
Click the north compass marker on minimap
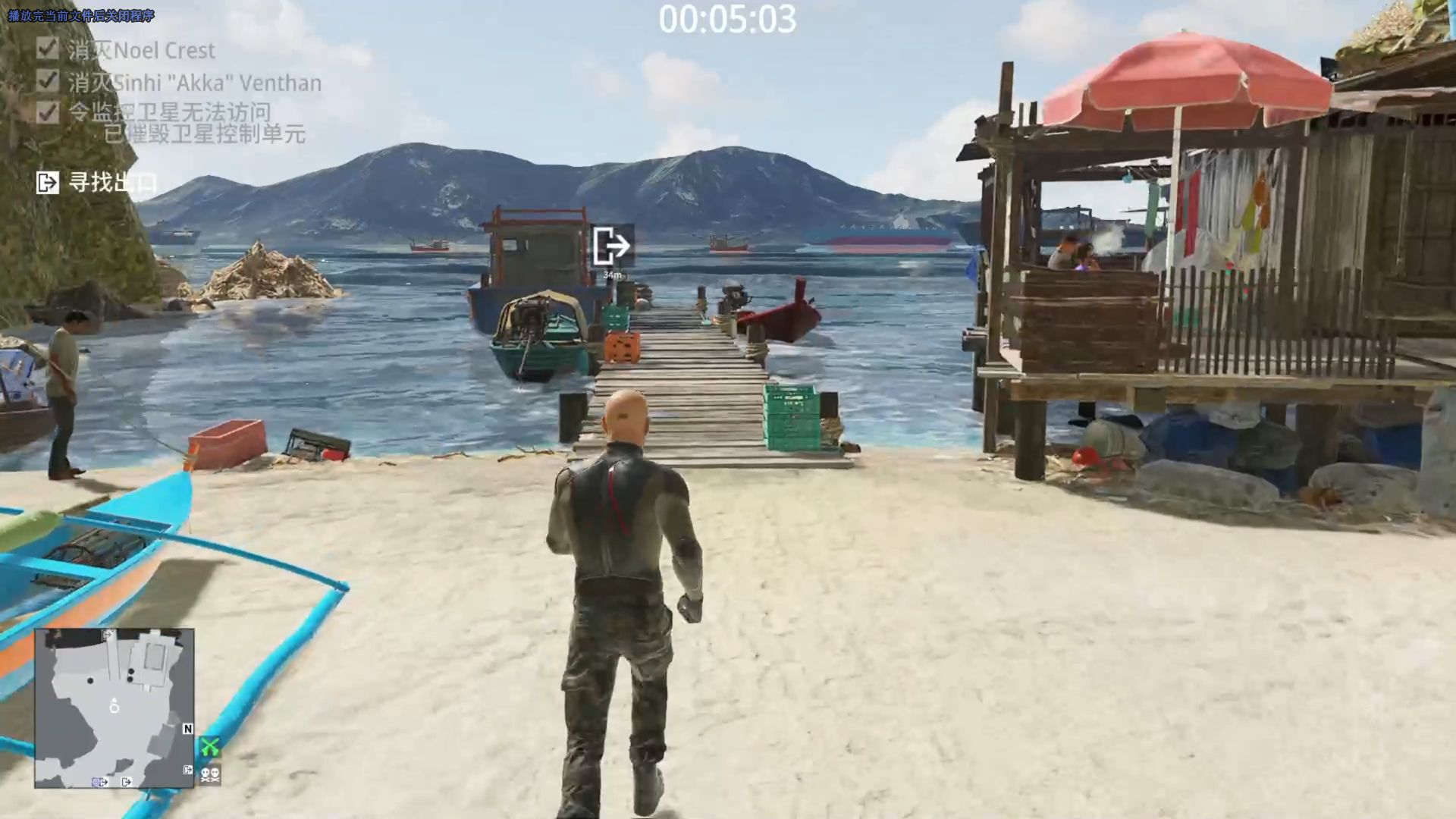pos(187,729)
